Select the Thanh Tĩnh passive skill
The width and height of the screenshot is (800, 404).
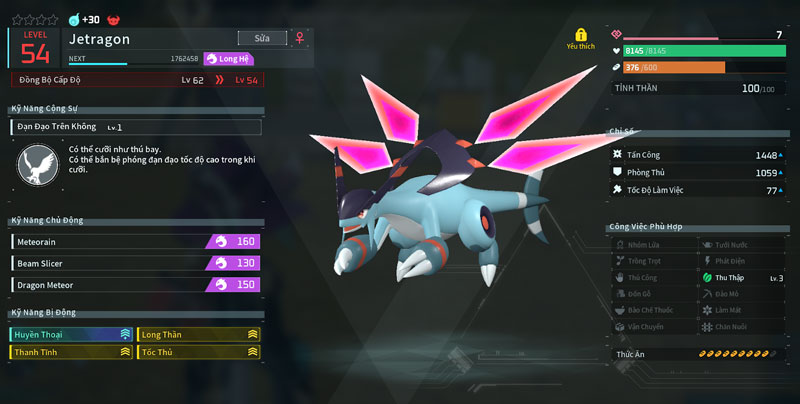[72, 352]
